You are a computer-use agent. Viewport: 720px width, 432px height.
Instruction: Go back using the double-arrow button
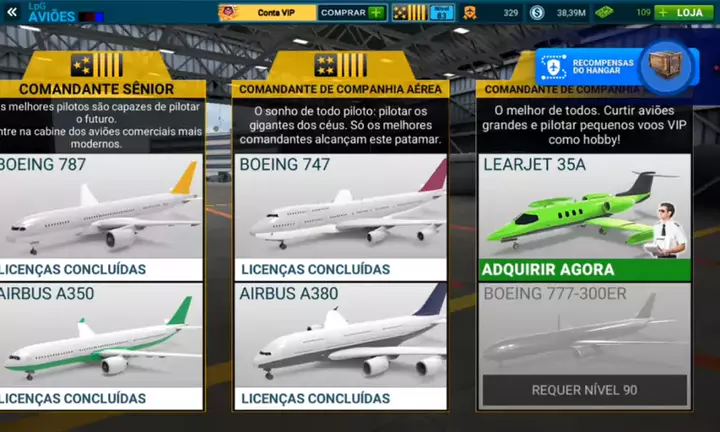click(x=12, y=12)
